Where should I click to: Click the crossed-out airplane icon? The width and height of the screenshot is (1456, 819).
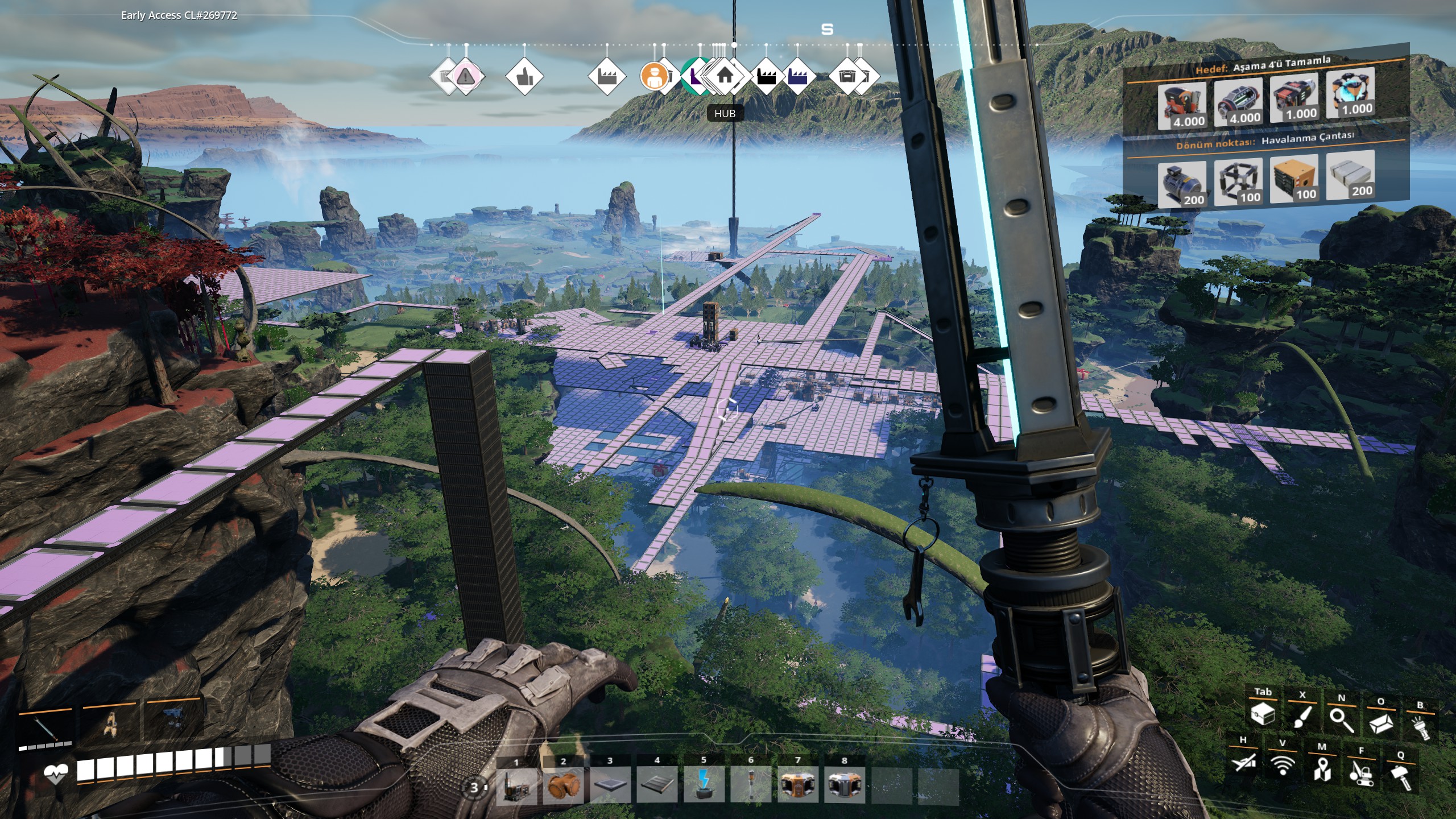click(1243, 762)
